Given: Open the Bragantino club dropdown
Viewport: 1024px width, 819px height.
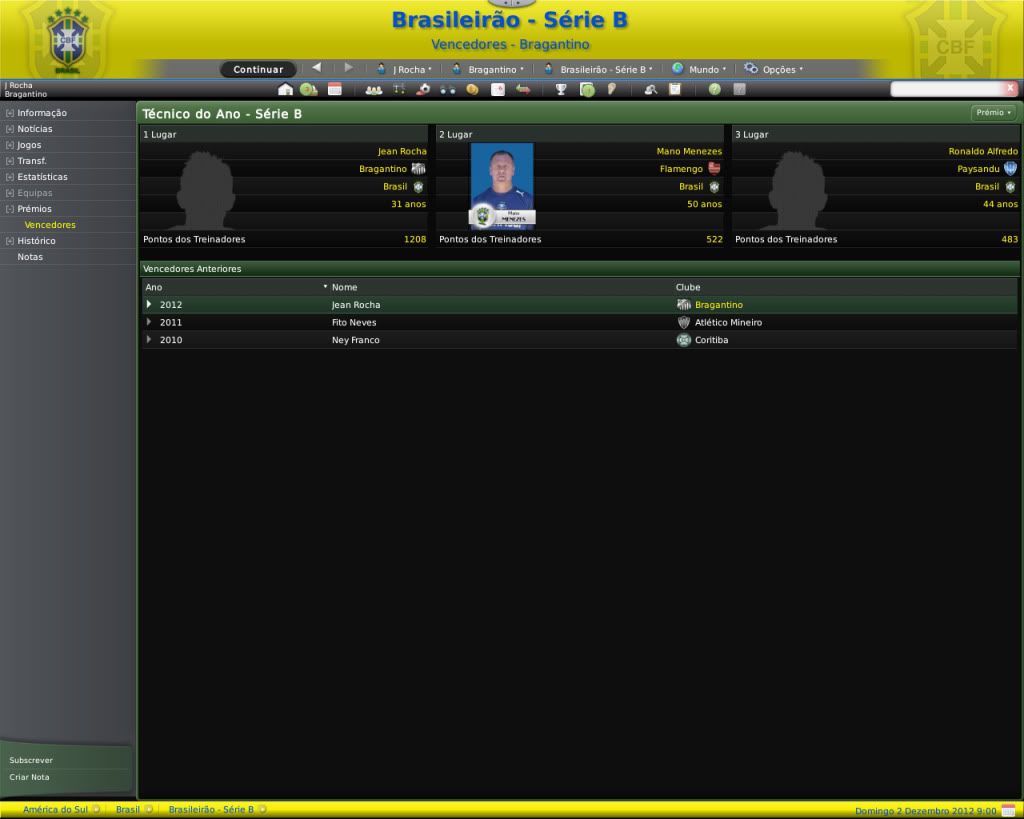Looking at the screenshot, I should pyautogui.click(x=488, y=70).
